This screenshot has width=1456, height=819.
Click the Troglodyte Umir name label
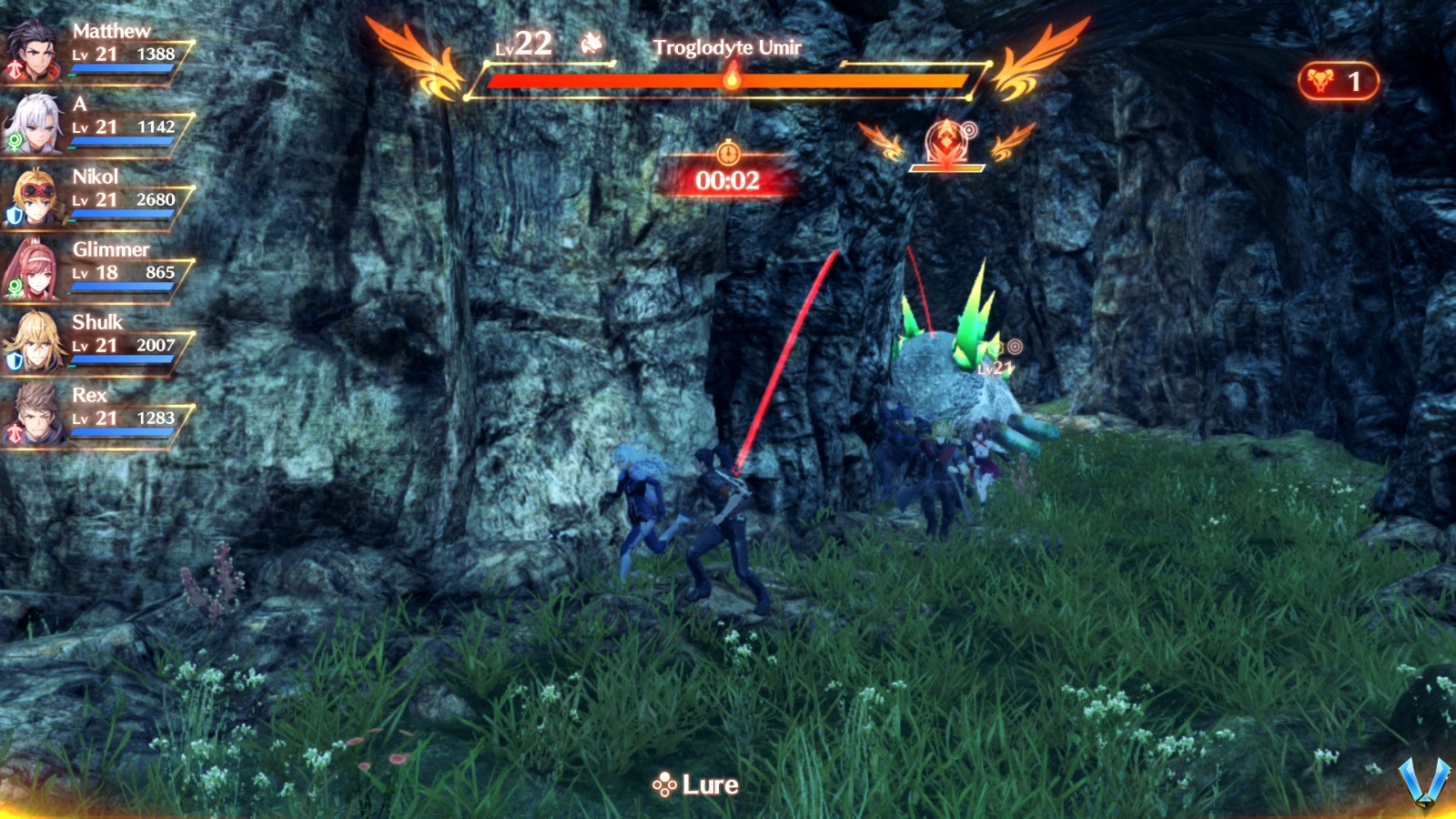729,47
